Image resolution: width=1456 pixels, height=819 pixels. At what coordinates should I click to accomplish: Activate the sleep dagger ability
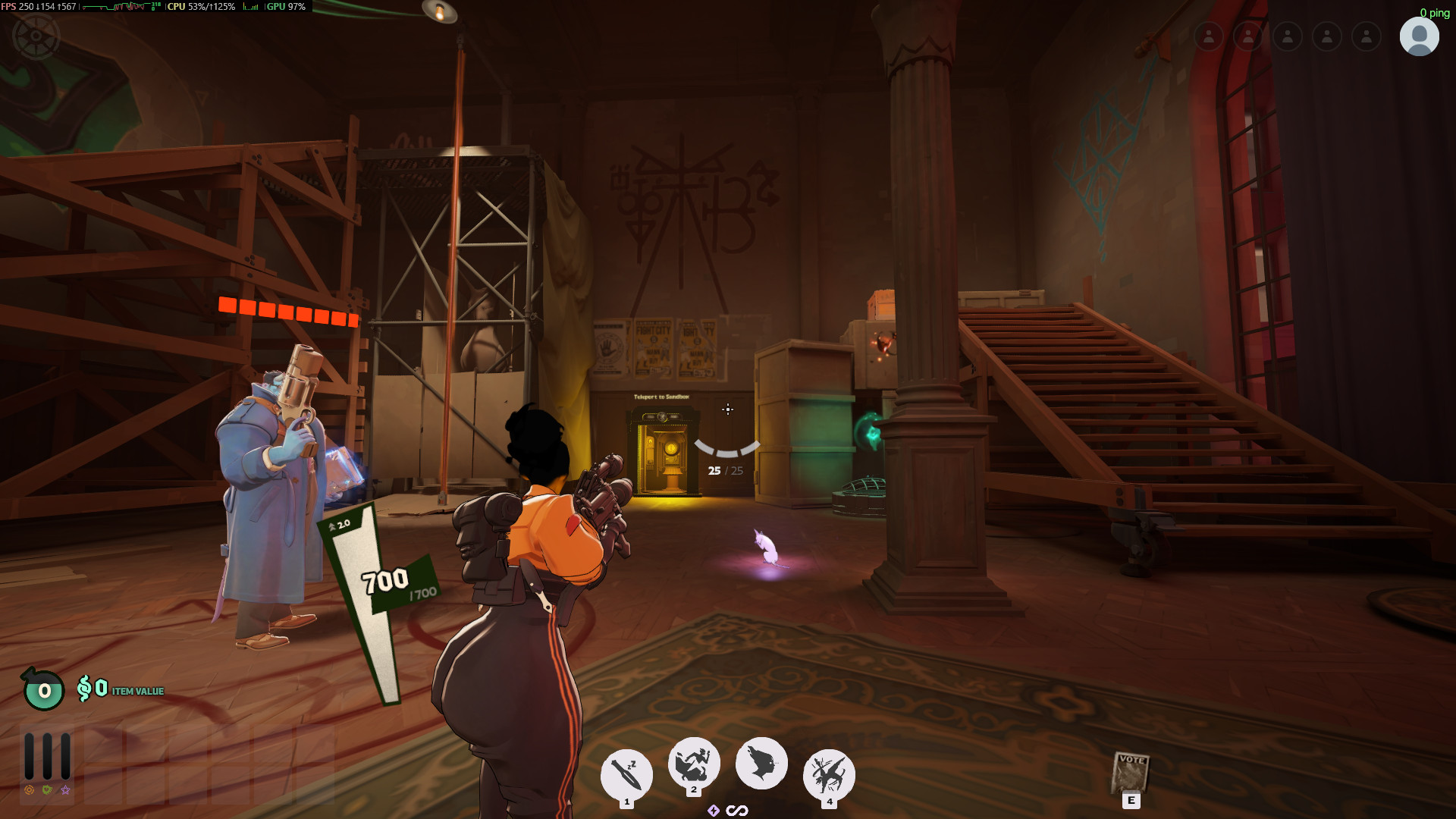click(626, 774)
